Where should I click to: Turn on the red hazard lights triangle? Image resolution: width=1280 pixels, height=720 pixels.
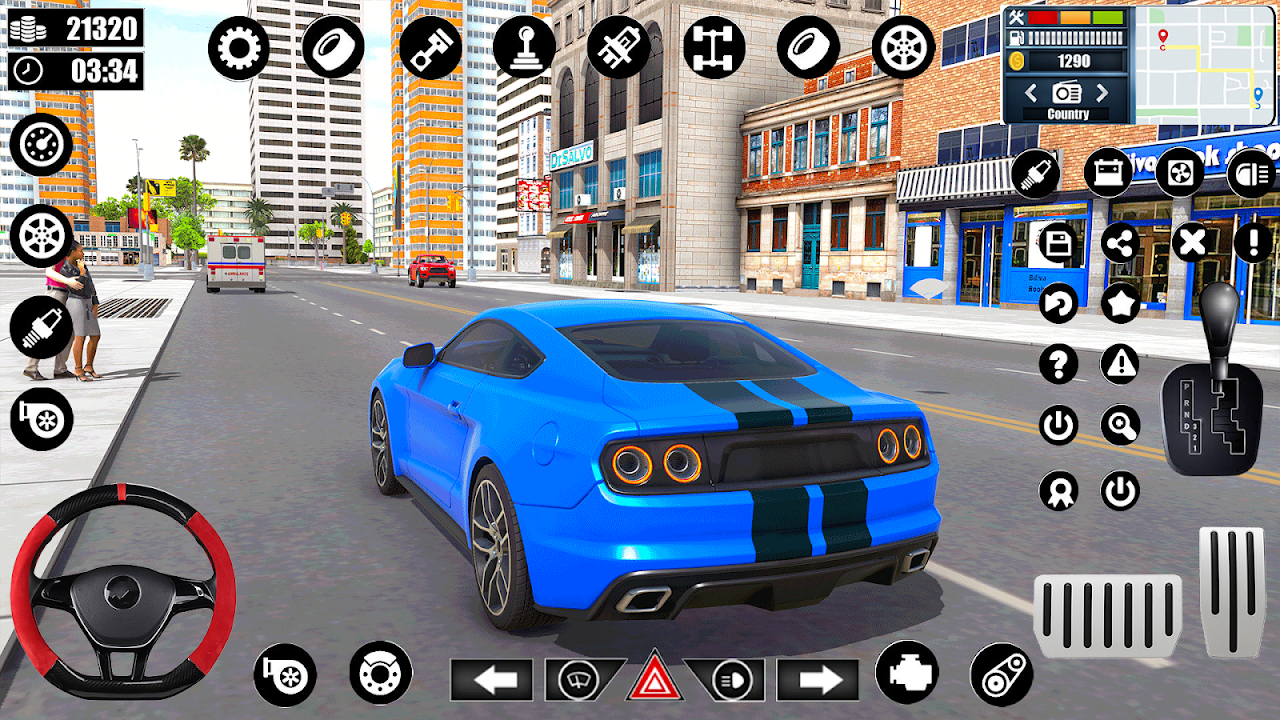654,677
